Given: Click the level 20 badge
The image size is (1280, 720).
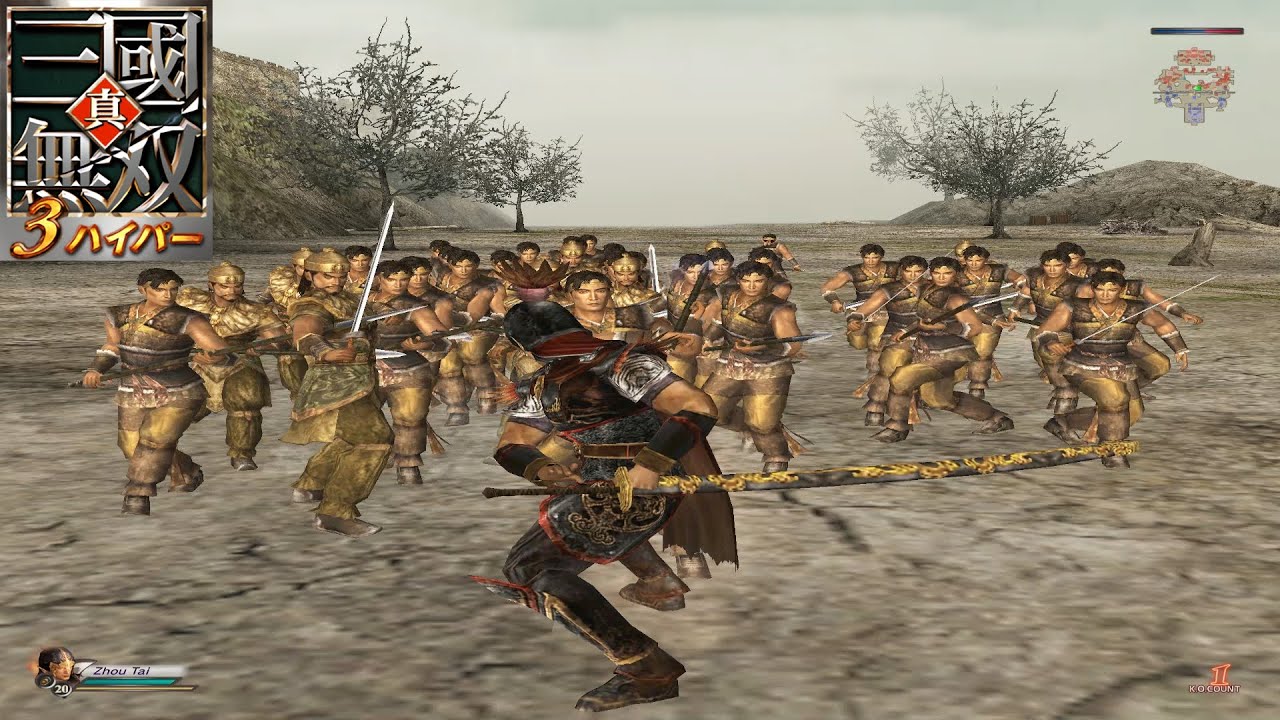Looking at the screenshot, I should (x=61, y=689).
